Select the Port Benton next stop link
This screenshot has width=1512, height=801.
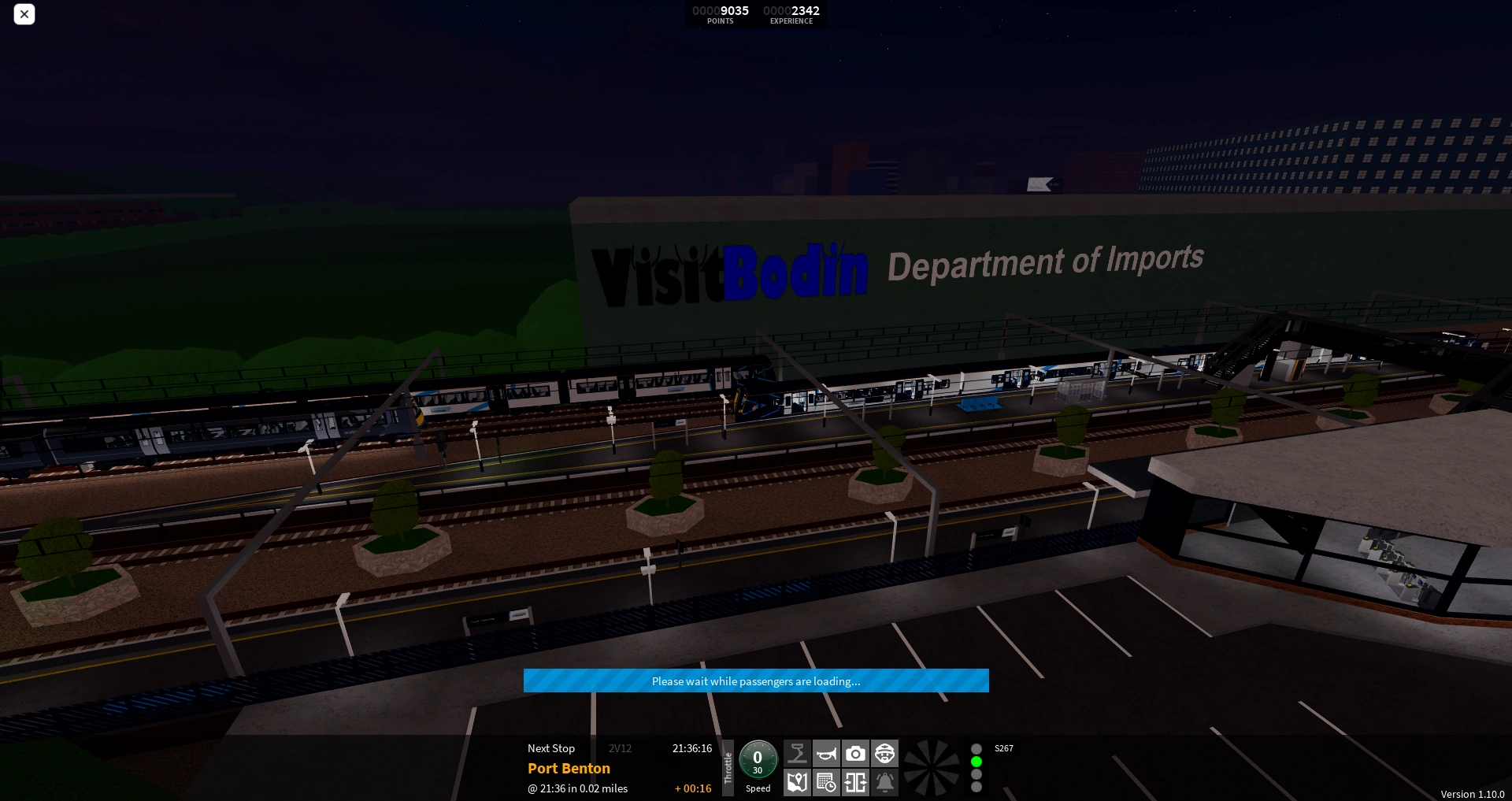click(569, 768)
